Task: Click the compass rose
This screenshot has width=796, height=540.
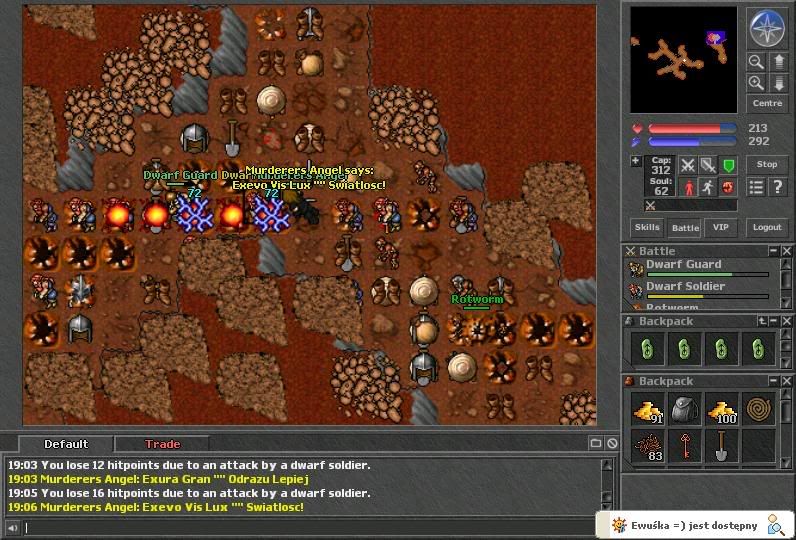Action: [x=767, y=28]
